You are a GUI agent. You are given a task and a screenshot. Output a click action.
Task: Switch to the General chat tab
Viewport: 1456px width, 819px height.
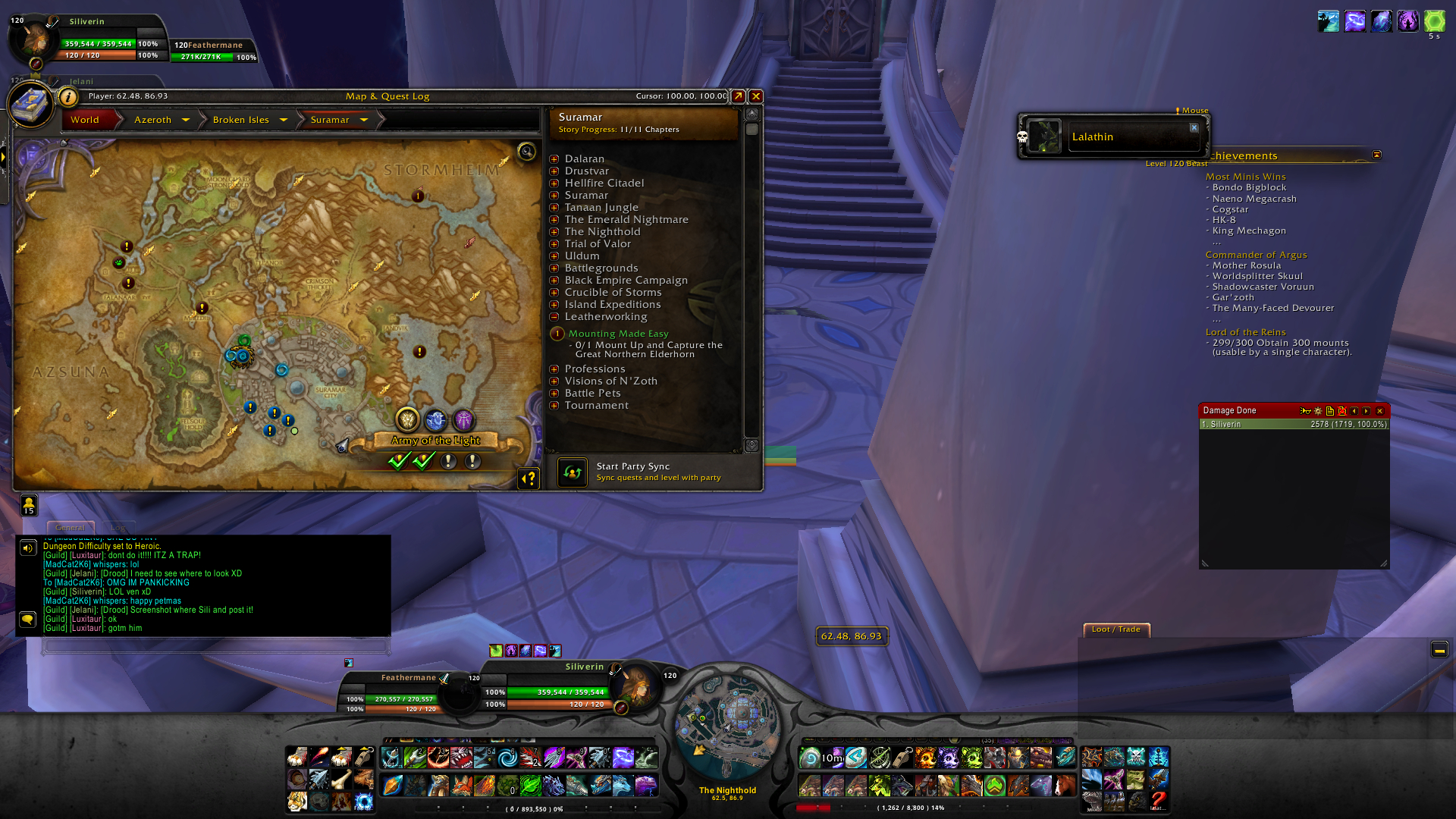tap(71, 527)
